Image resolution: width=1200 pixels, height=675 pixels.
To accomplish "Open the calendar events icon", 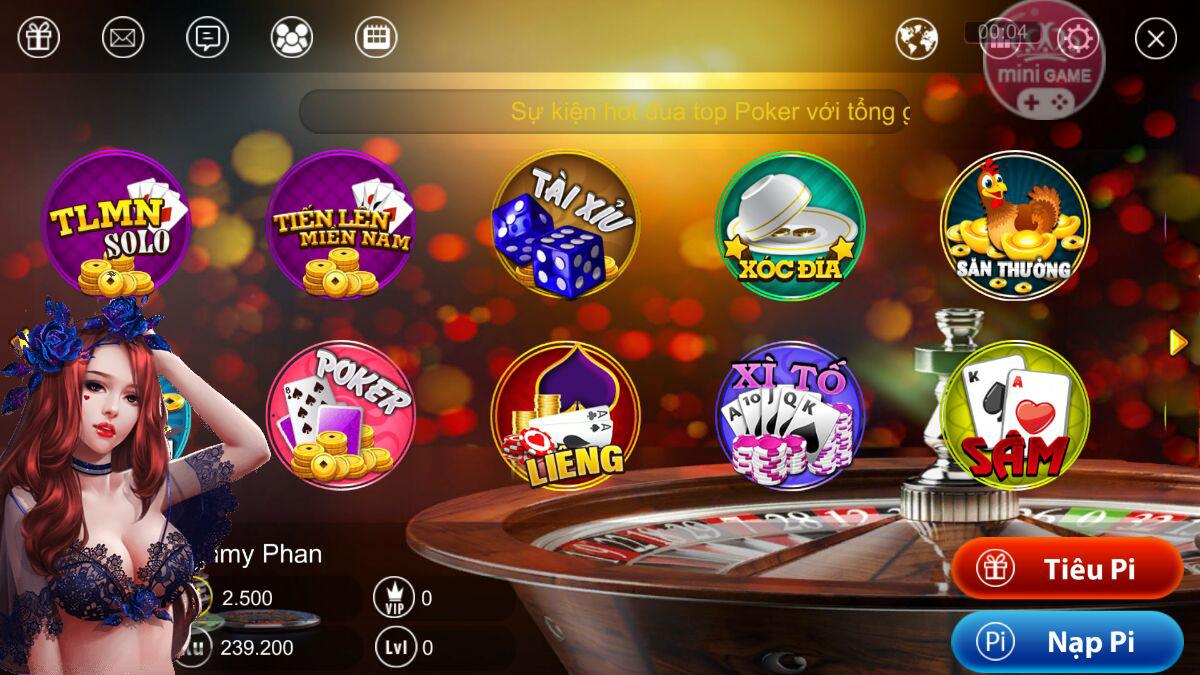I will pyautogui.click(x=376, y=38).
